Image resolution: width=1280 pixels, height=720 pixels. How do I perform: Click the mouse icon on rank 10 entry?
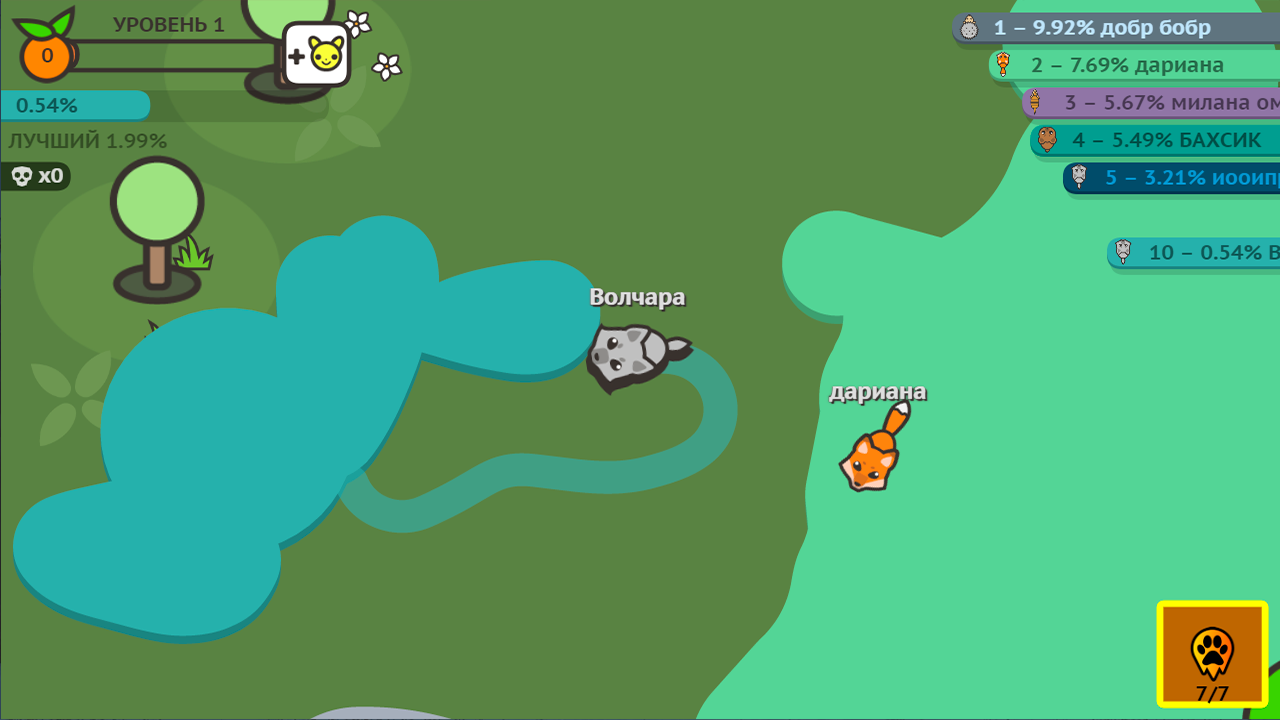(1122, 252)
